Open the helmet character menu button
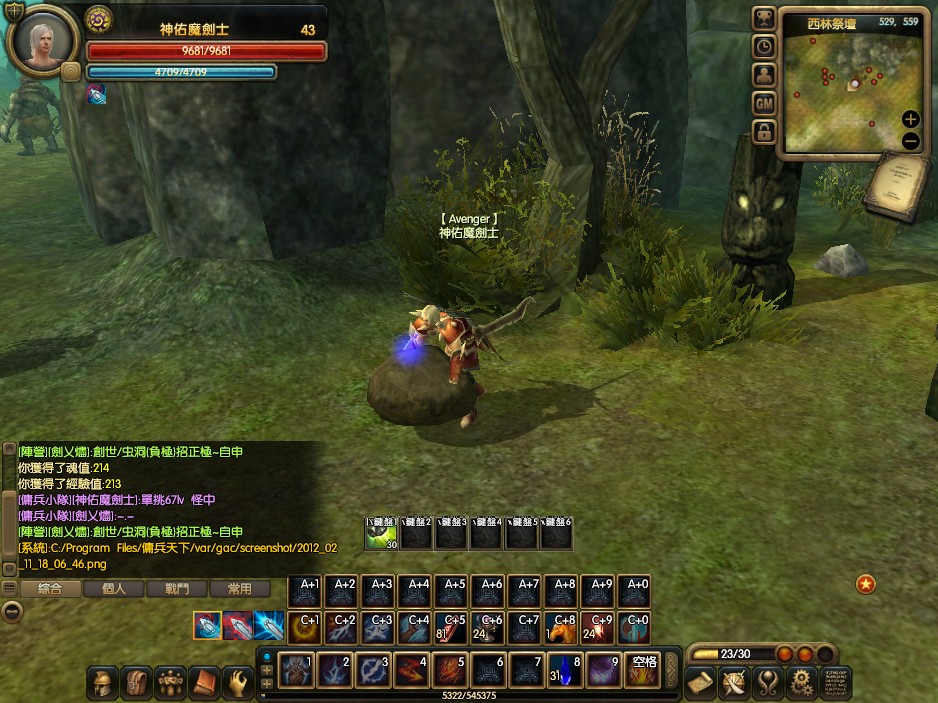 point(102,682)
